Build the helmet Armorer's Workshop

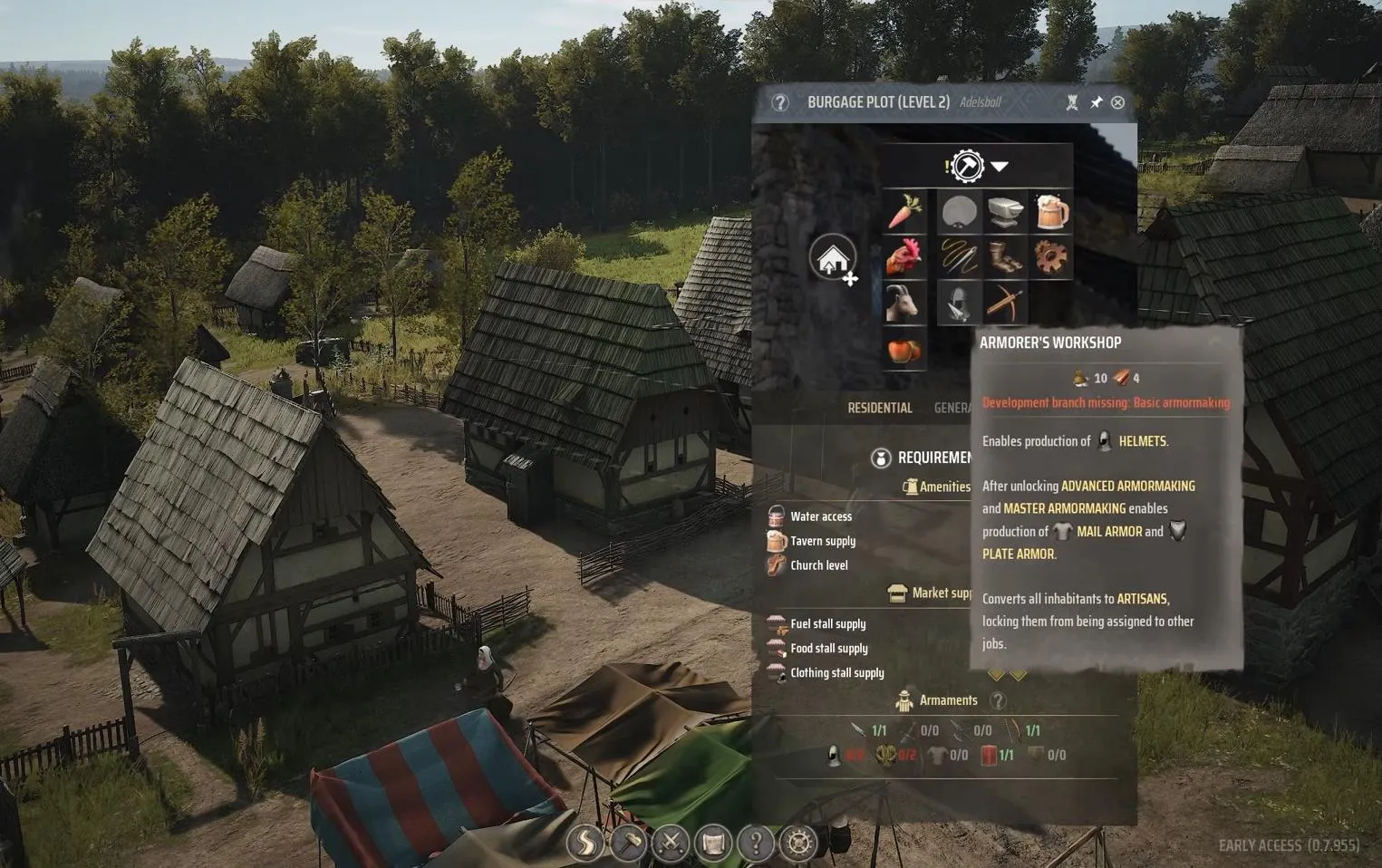pyautogui.click(x=959, y=304)
